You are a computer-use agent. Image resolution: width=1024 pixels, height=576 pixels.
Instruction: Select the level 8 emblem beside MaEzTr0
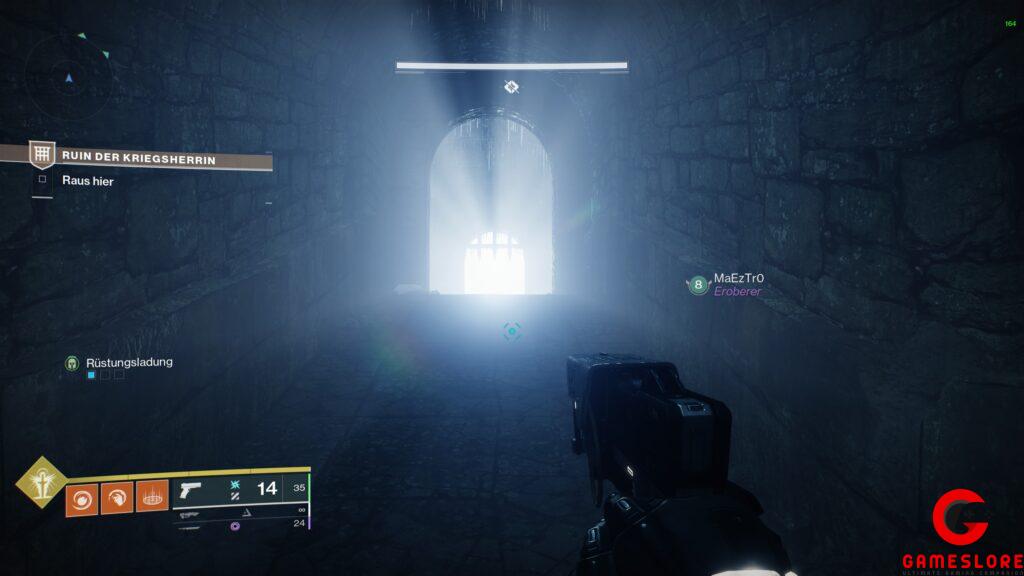pyautogui.click(x=697, y=285)
